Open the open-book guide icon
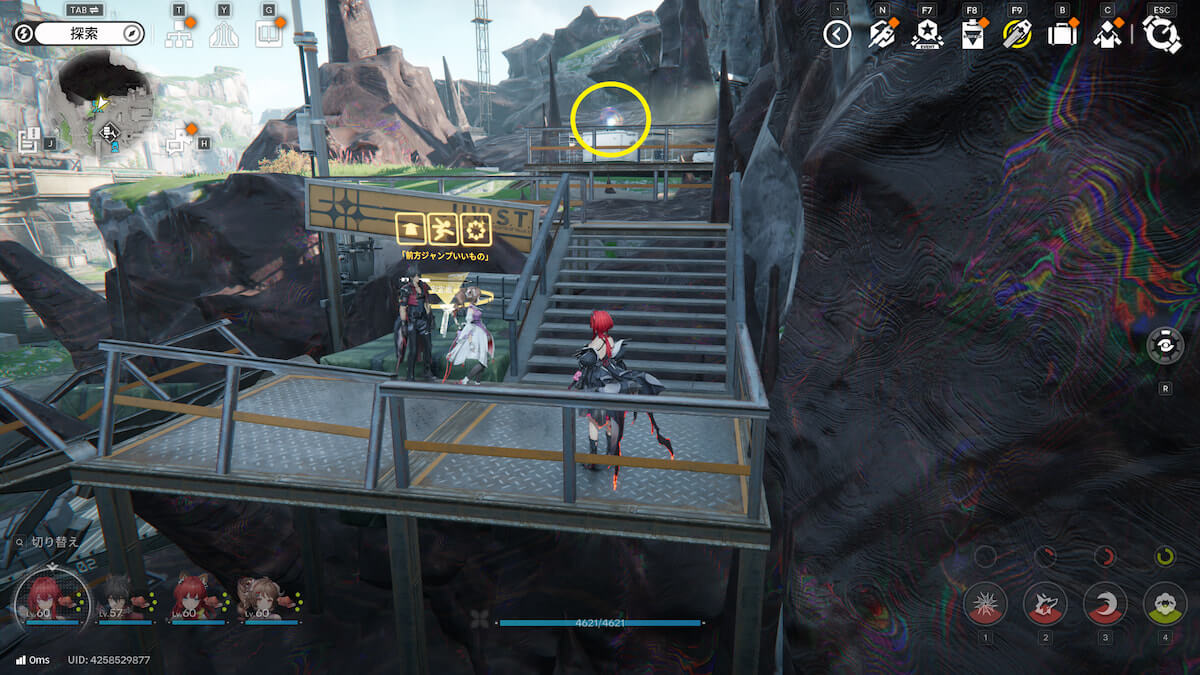Viewport: 1200px width, 675px height. tap(268, 34)
